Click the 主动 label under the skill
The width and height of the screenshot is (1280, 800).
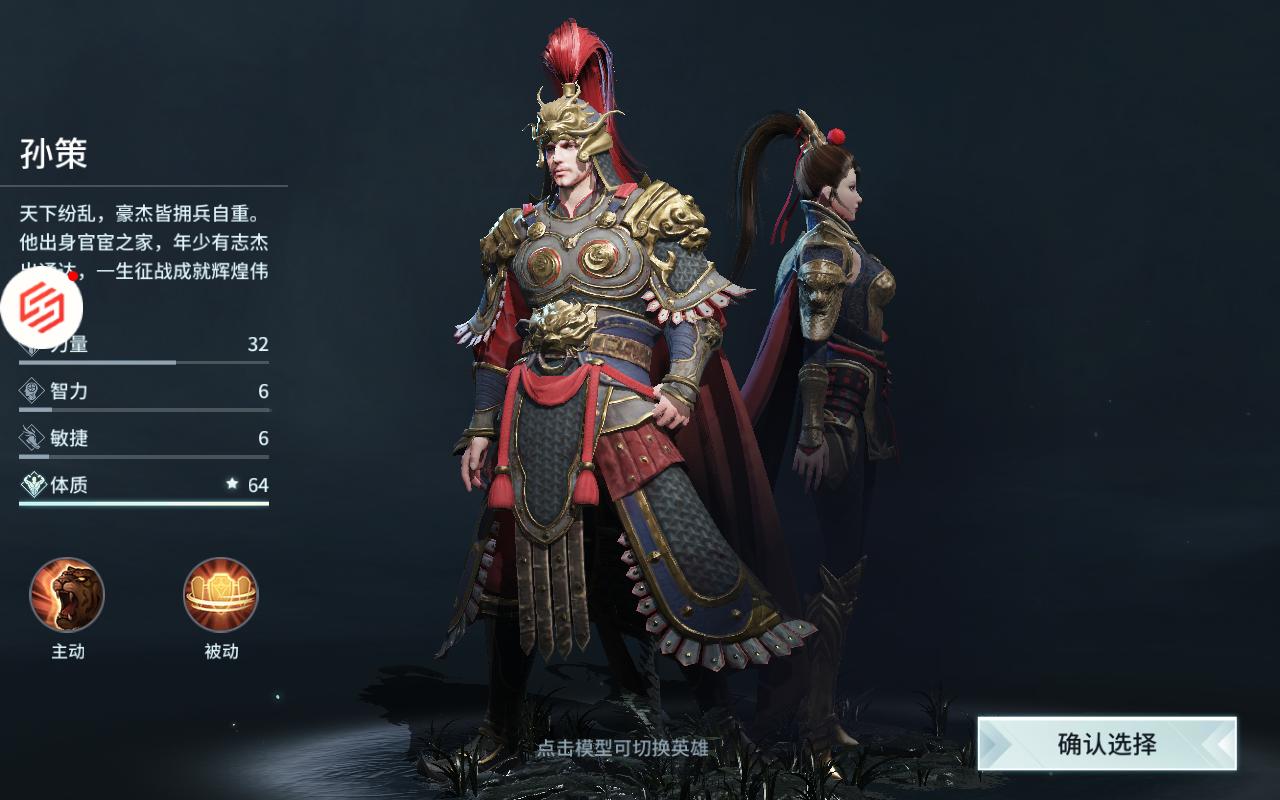(x=66, y=651)
